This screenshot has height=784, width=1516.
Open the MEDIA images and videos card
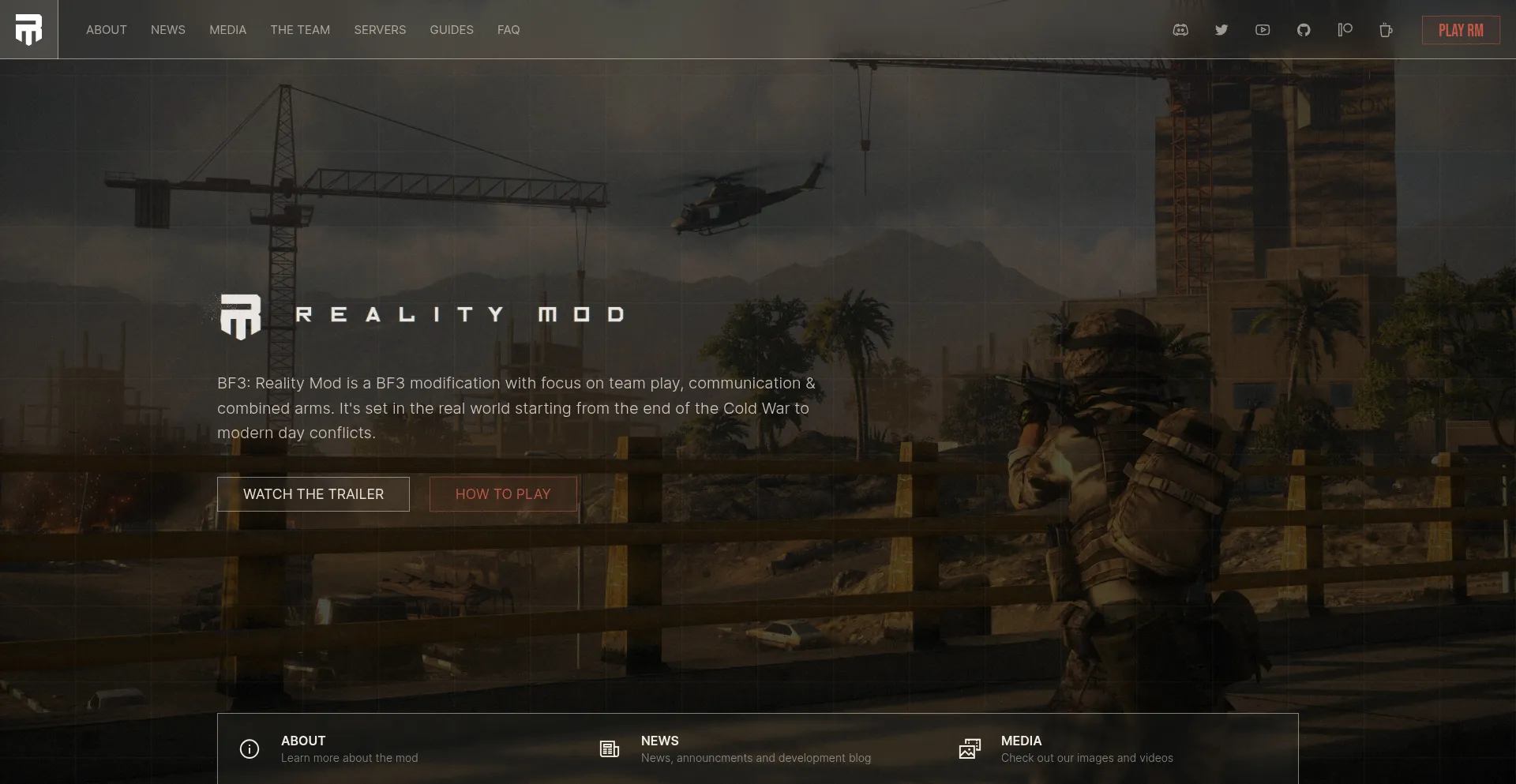(1086, 748)
